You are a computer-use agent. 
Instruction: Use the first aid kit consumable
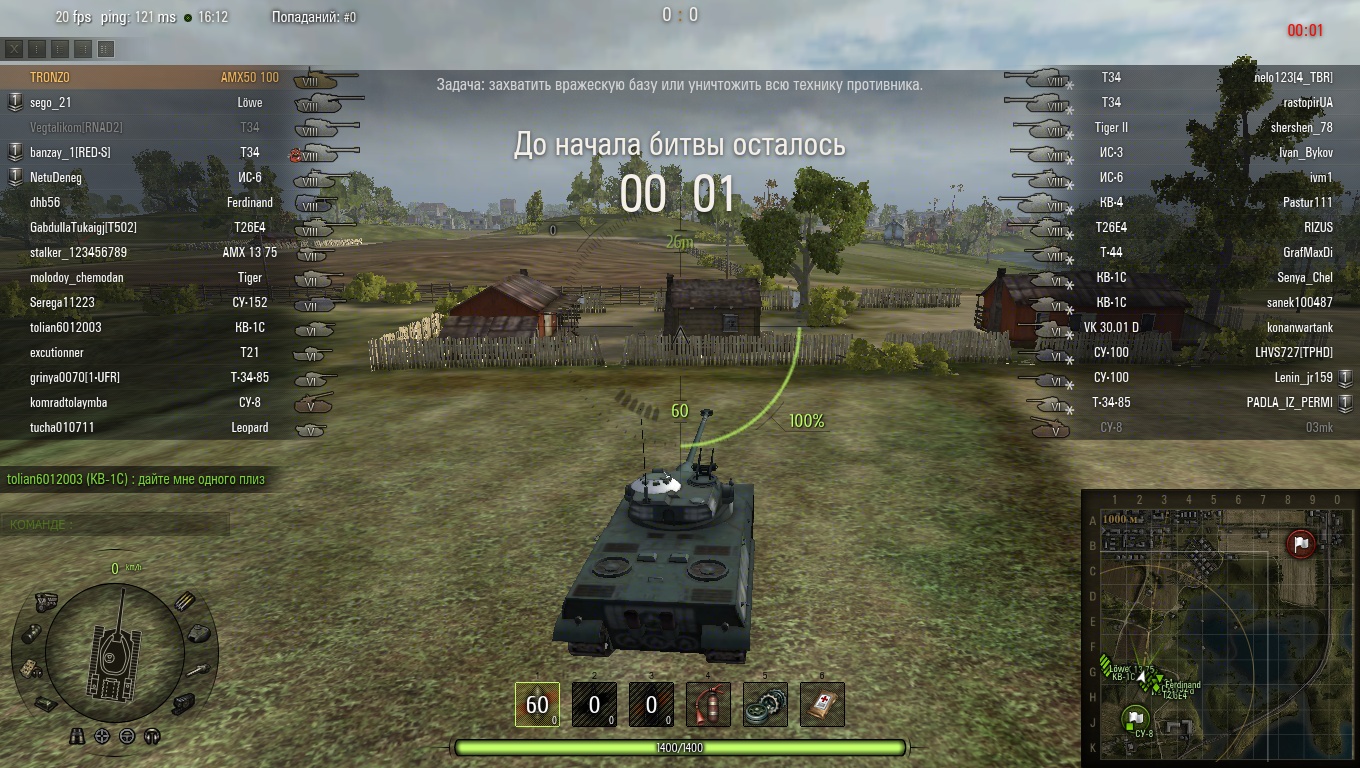pyautogui.click(x=822, y=704)
